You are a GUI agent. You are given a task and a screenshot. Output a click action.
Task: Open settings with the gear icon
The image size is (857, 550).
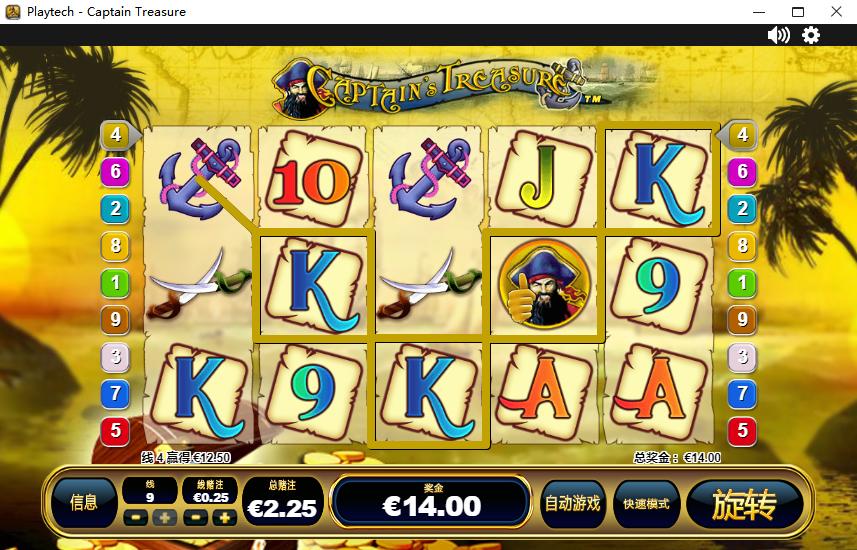pyautogui.click(x=811, y=35)
